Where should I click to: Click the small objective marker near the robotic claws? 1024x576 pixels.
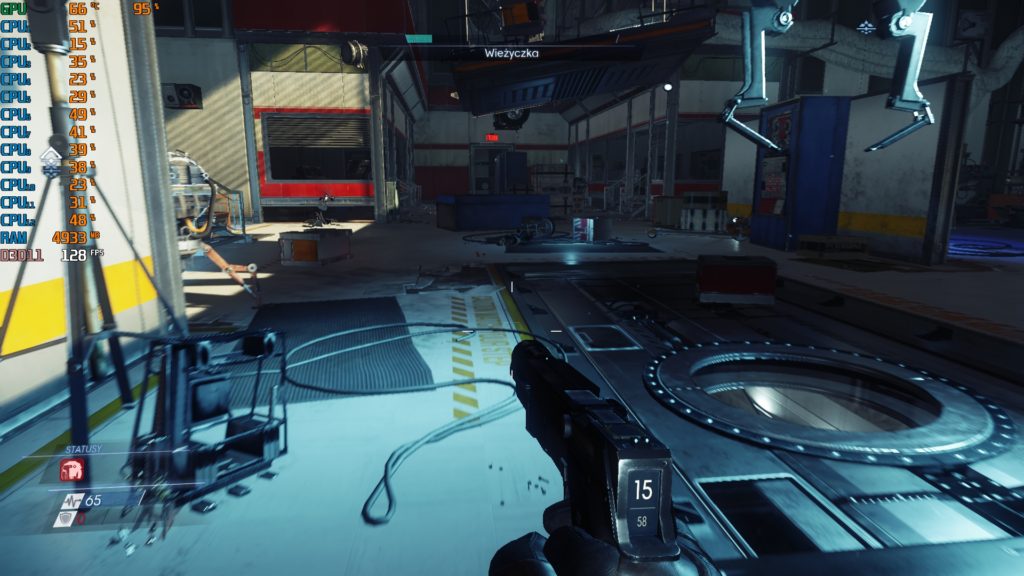pos(866,26)
